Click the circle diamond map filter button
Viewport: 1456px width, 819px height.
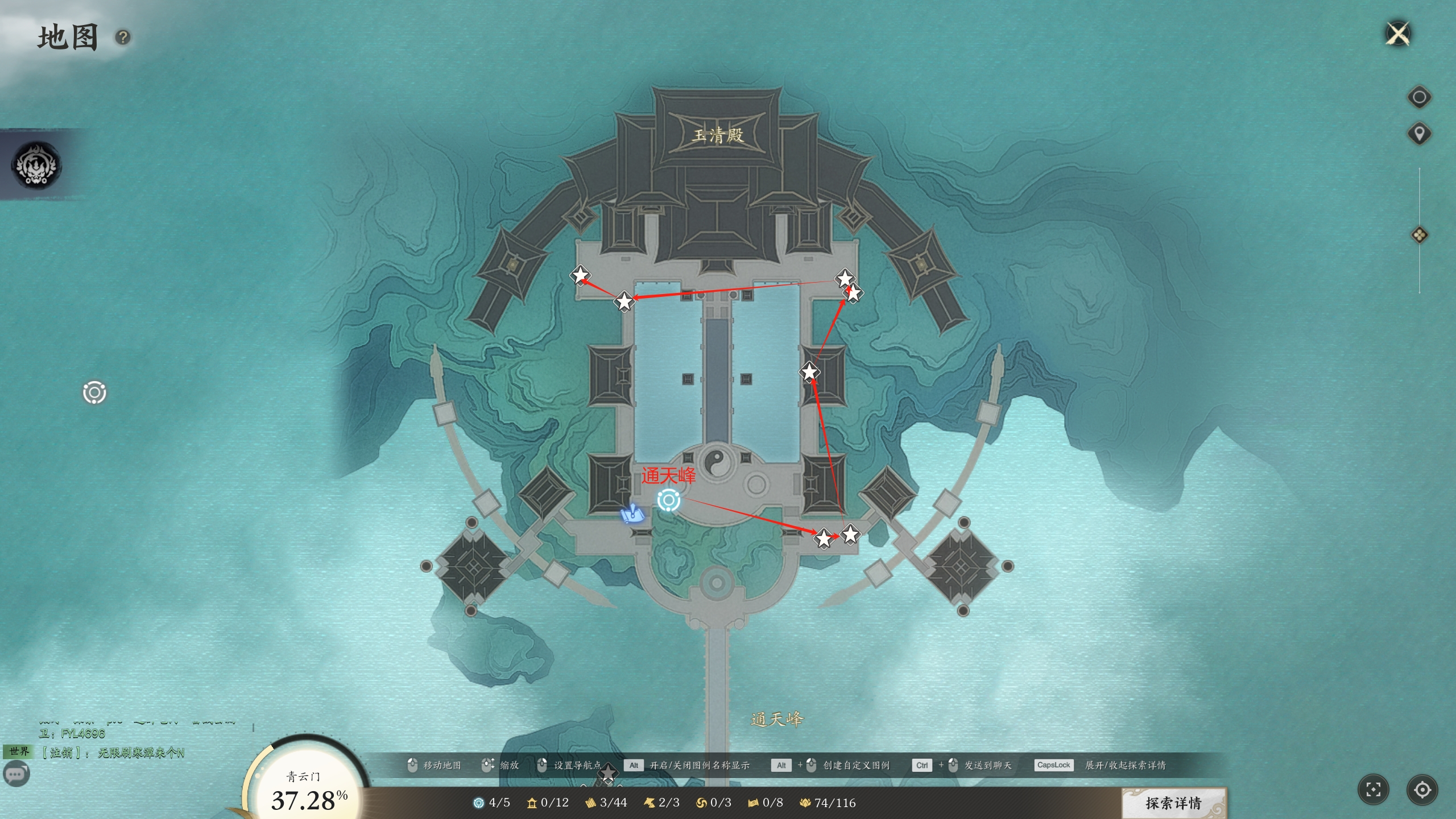click(1419, 97)
